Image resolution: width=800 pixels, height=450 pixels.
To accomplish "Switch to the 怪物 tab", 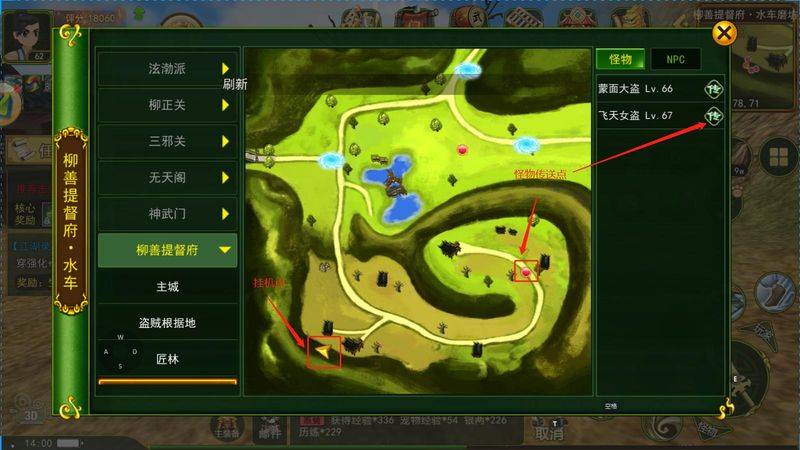I will click(620, 59).
